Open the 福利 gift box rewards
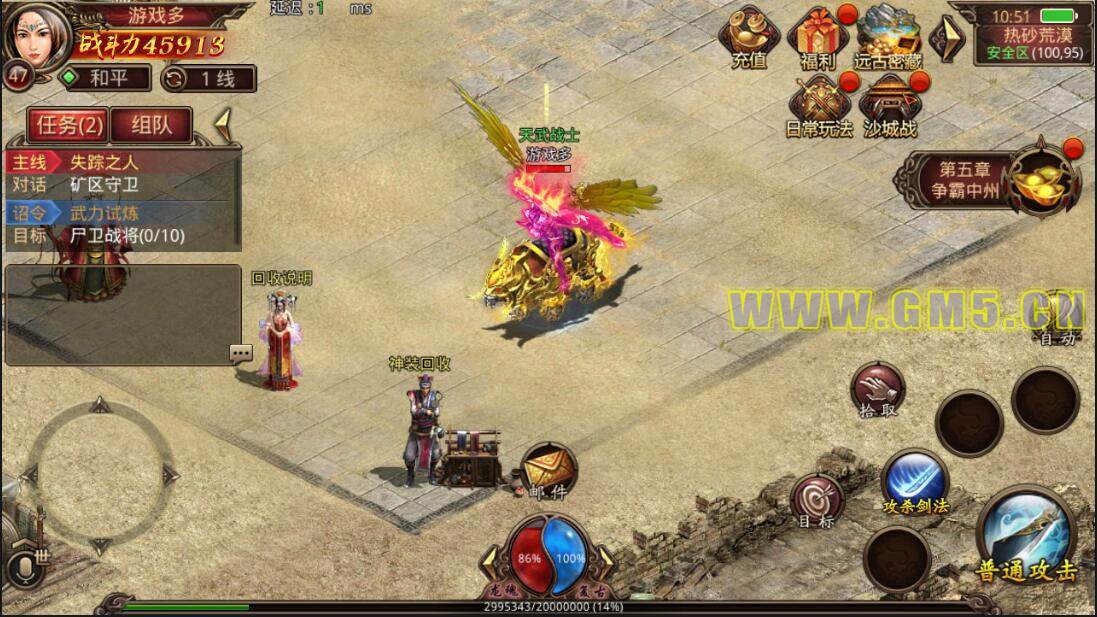 pyautogui.click(x=817, y=38)
